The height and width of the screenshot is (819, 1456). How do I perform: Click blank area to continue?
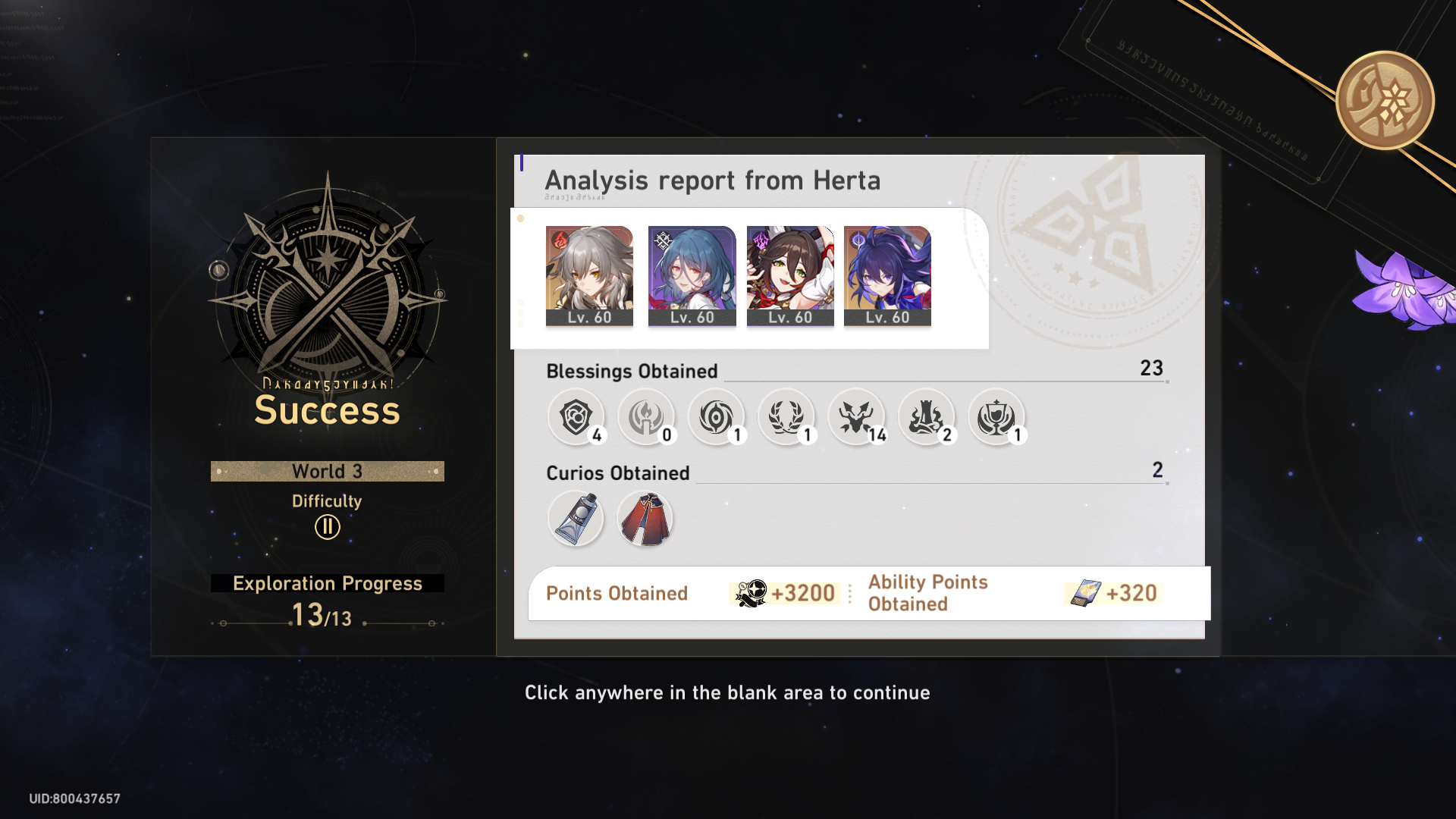point(726,751)
